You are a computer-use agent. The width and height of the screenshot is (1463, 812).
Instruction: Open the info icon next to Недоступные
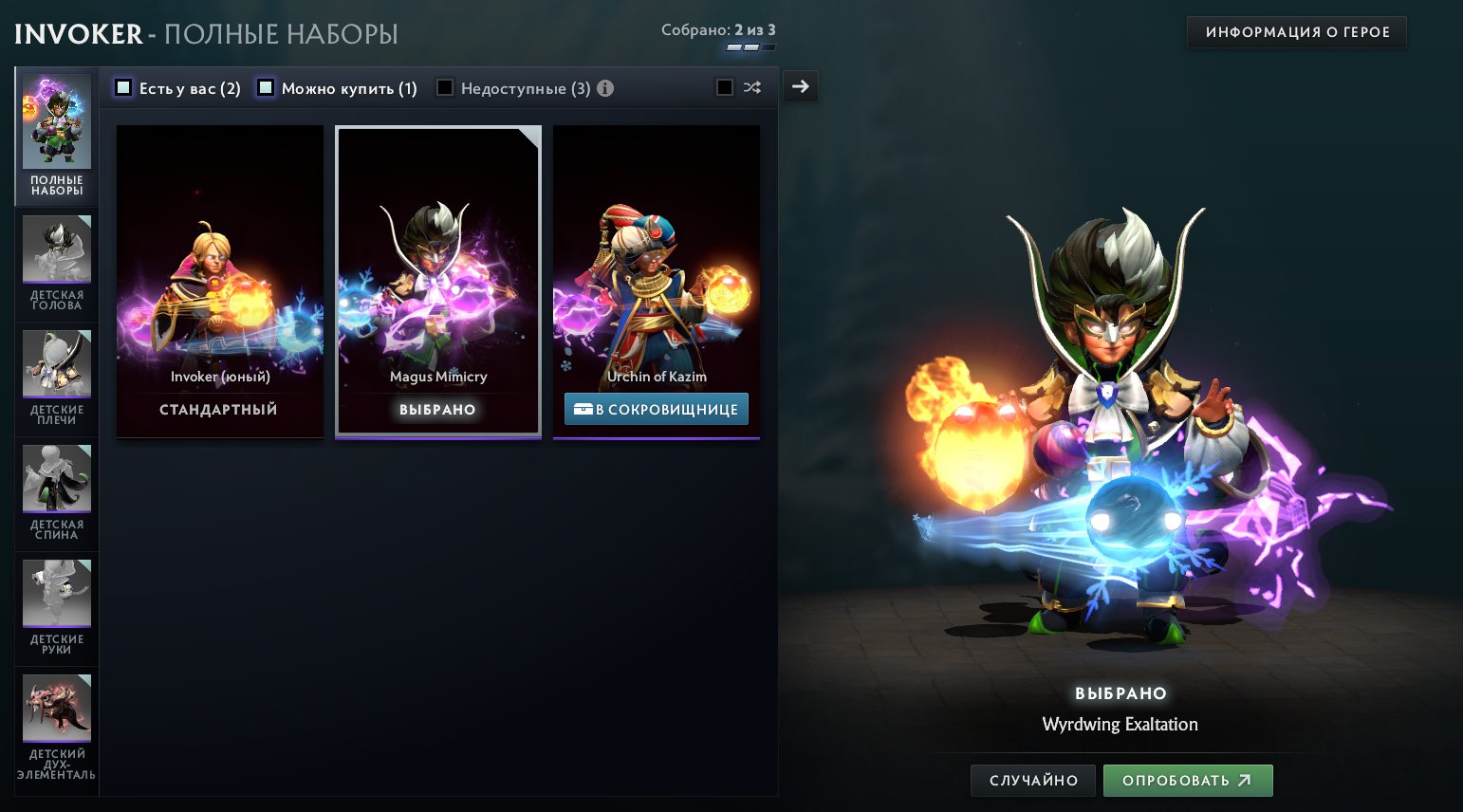605,87
